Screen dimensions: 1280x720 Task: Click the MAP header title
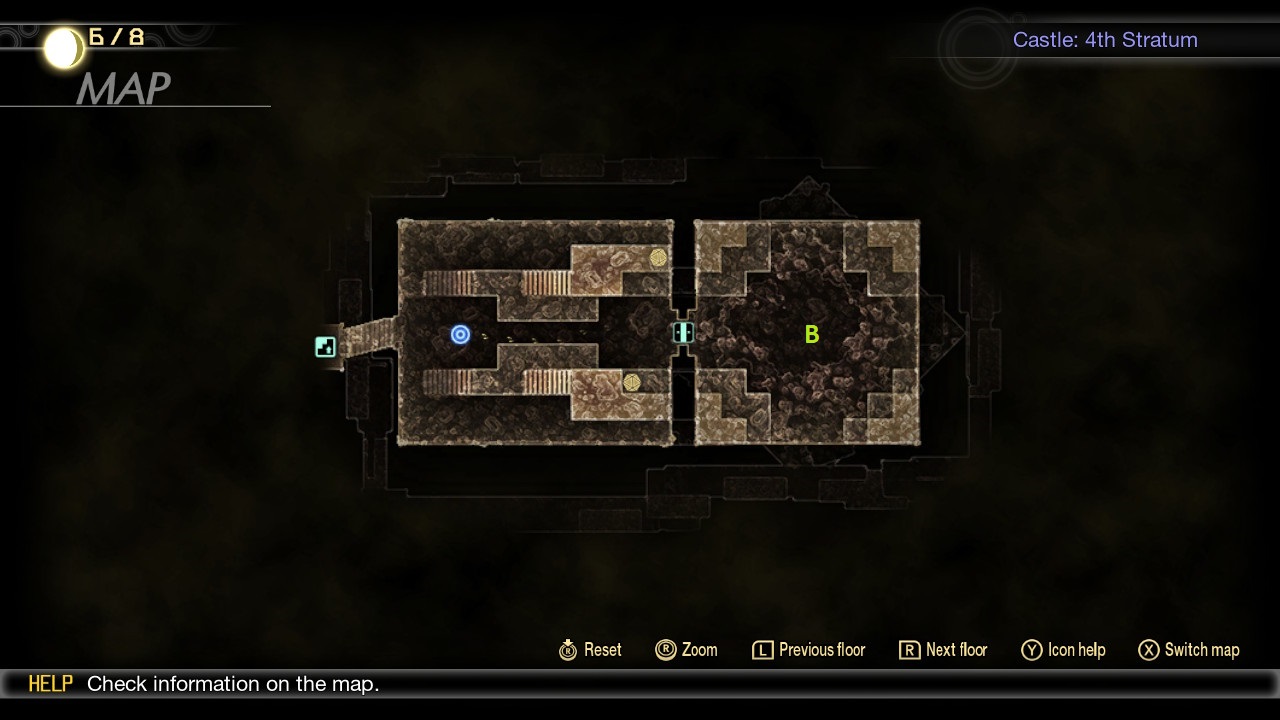tap(126, 90)
